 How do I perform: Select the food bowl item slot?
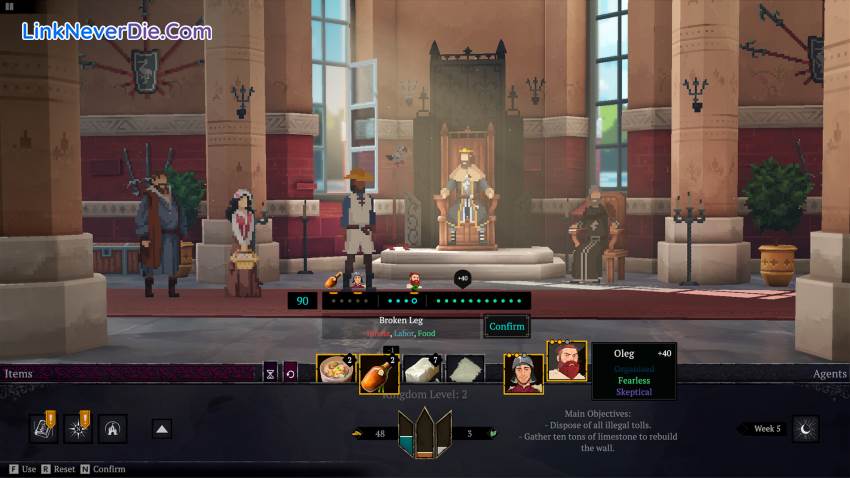[336, 373]
